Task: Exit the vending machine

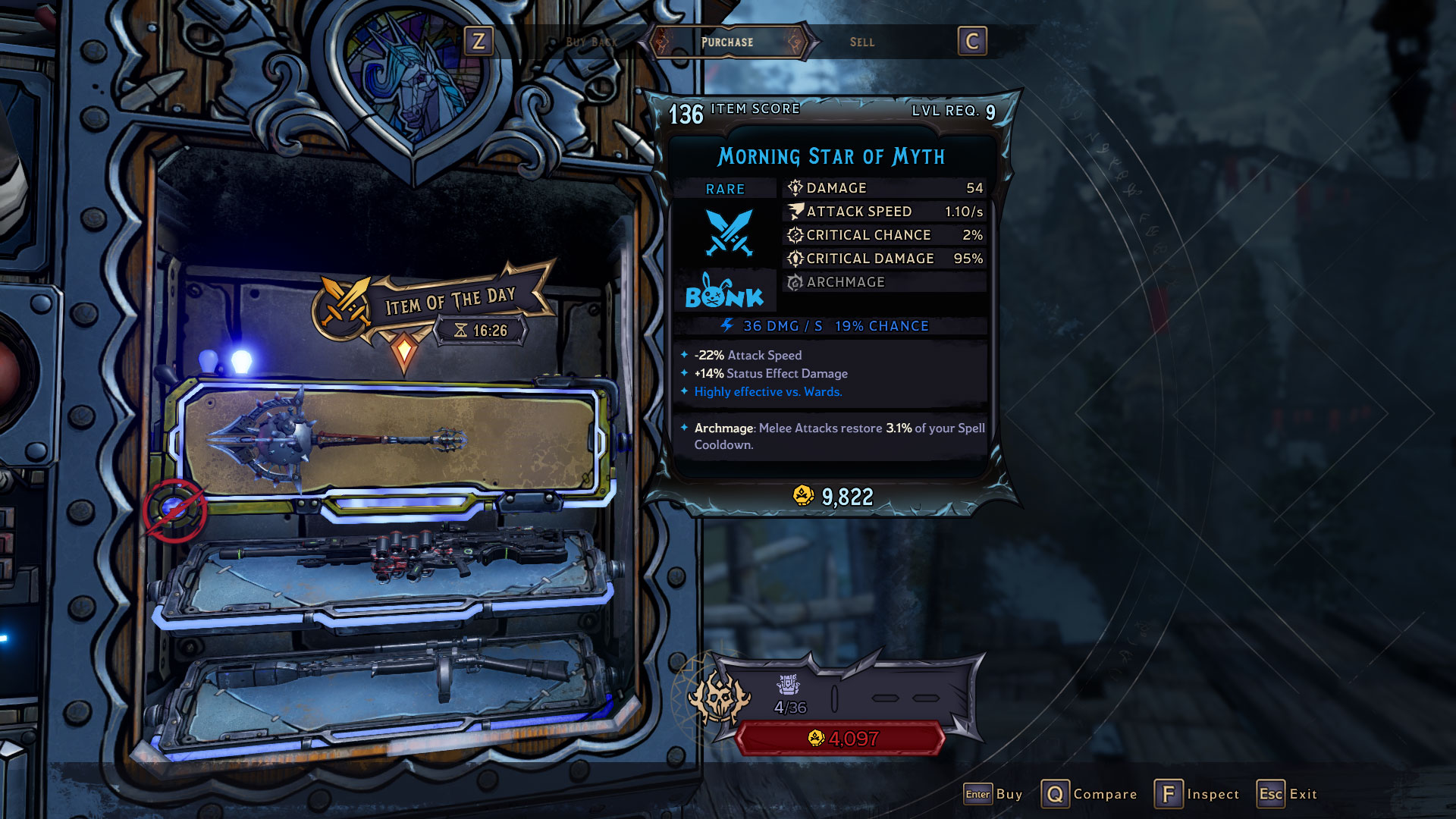Action: coord(1287,794)
